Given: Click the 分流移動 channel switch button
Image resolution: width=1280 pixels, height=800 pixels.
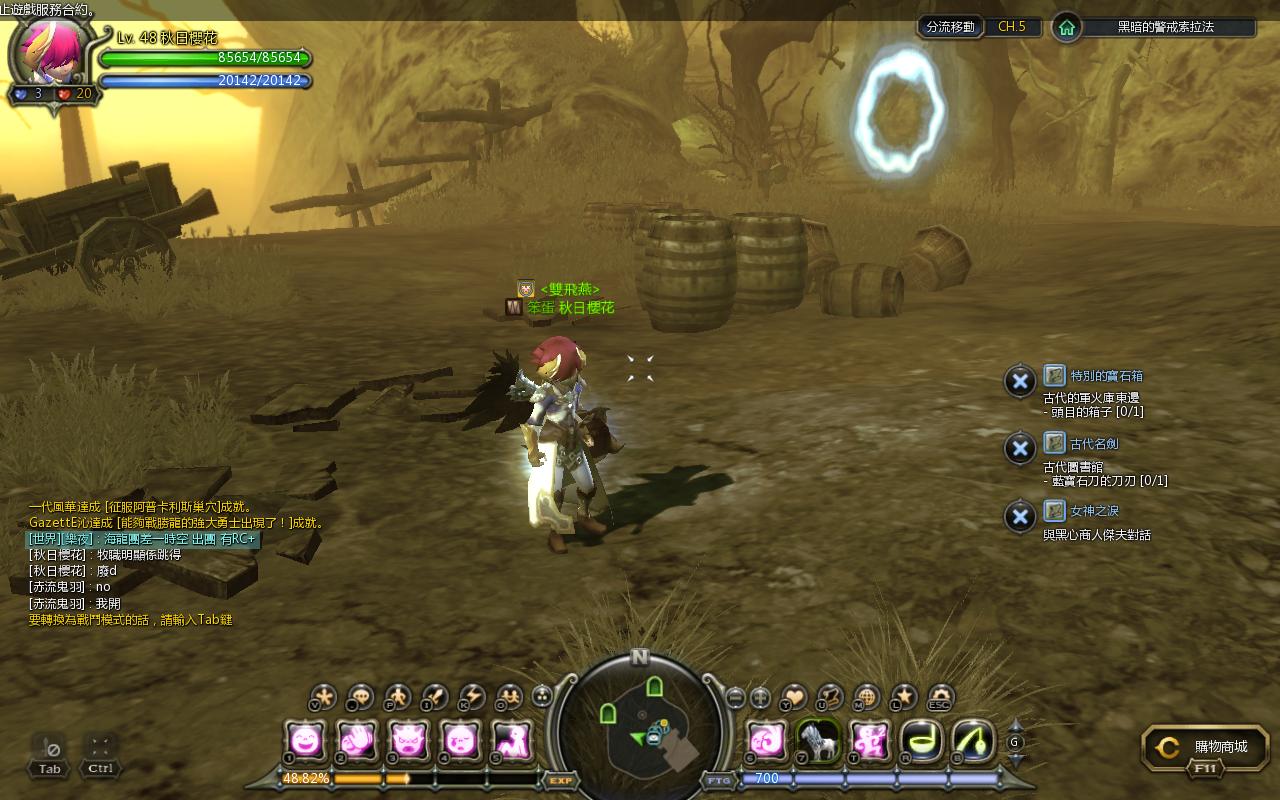Looking at the screenshot, I should pyautogui.click(x=949, y=27).
